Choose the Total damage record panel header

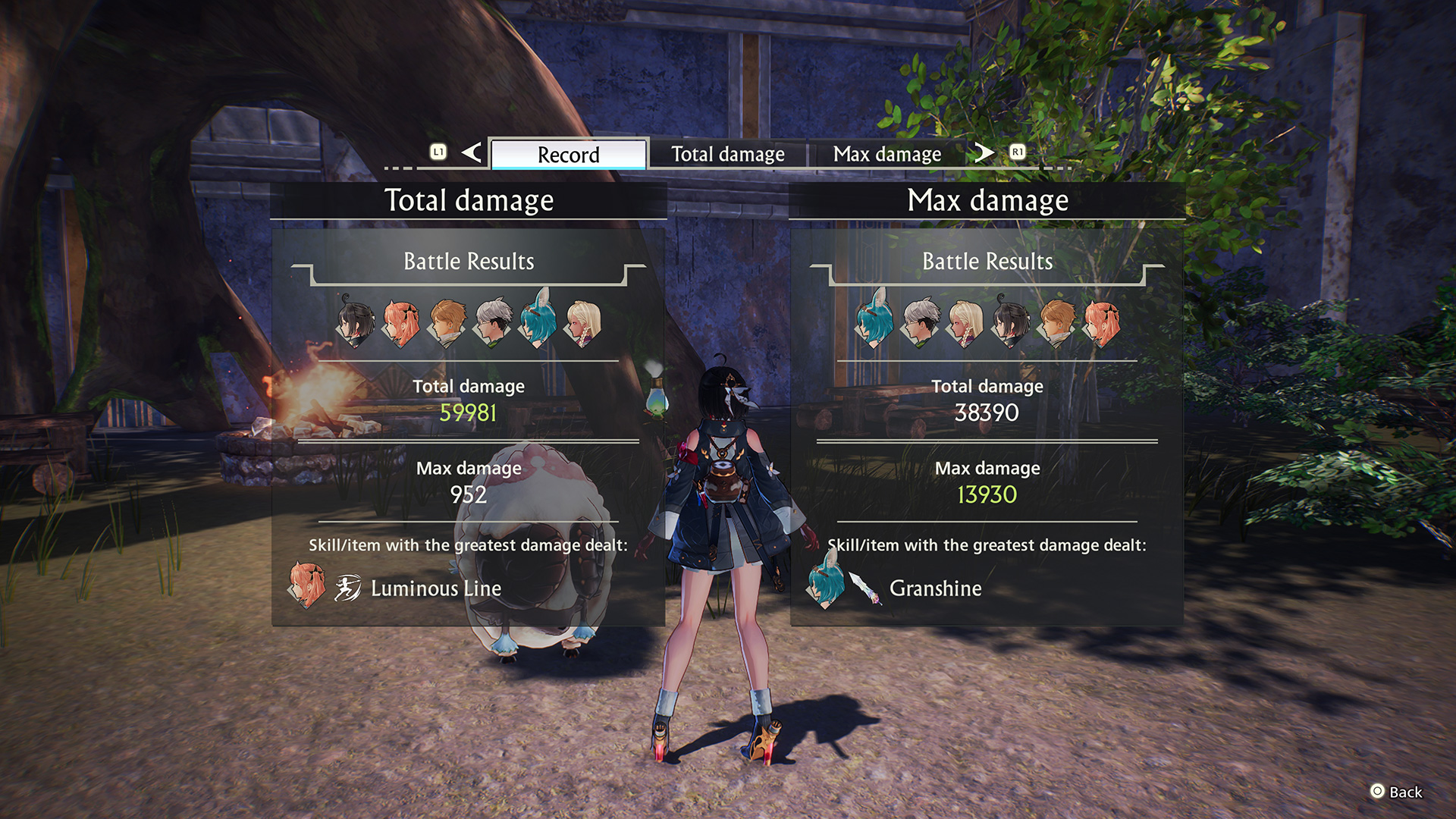click(469, 201)
